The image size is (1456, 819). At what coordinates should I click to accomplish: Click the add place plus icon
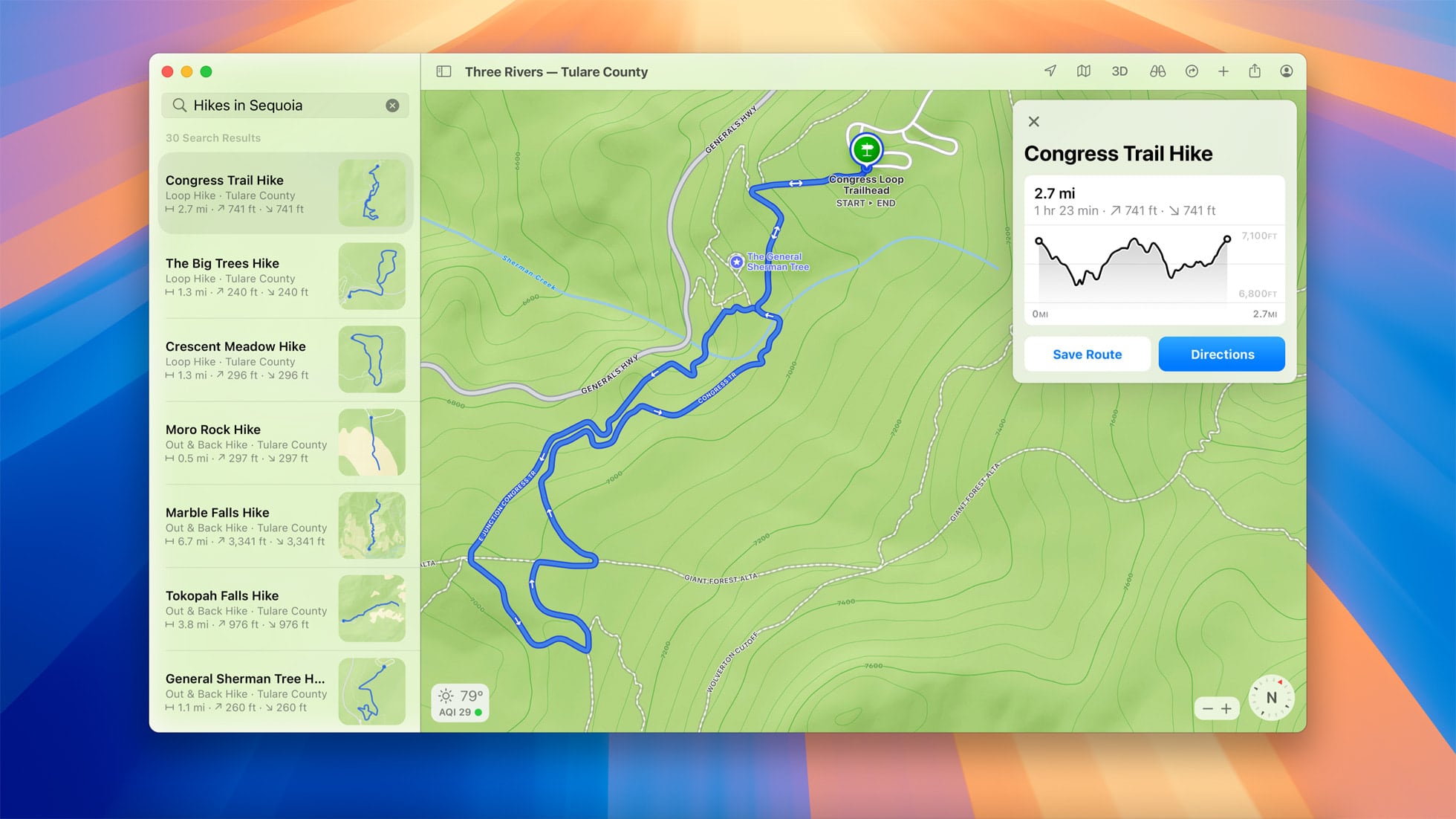click(1223, 71)
